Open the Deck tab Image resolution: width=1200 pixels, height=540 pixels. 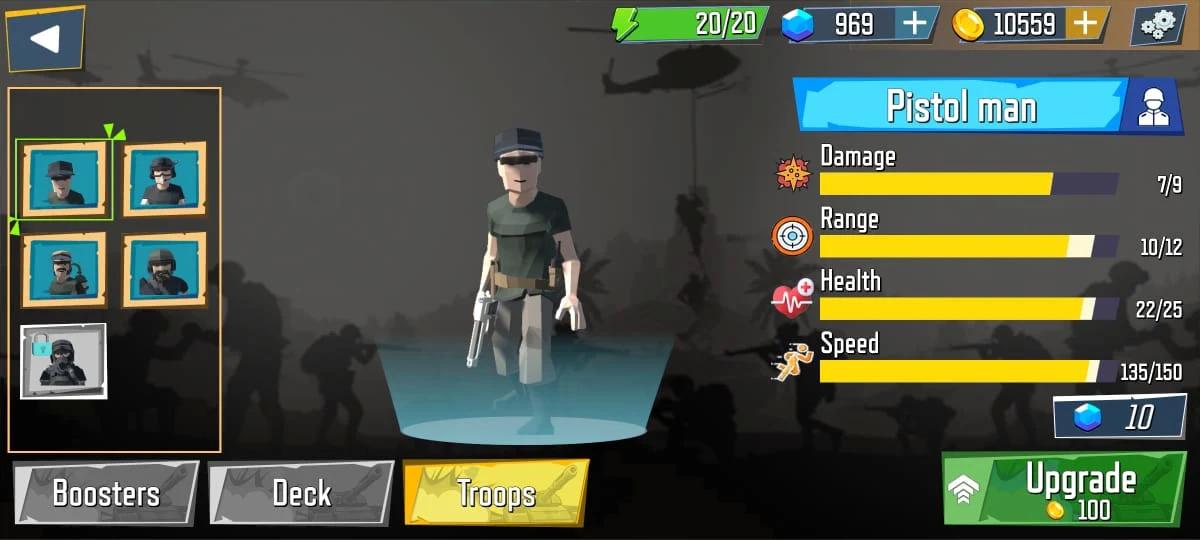pyautogui.click(x=301, y=493)
